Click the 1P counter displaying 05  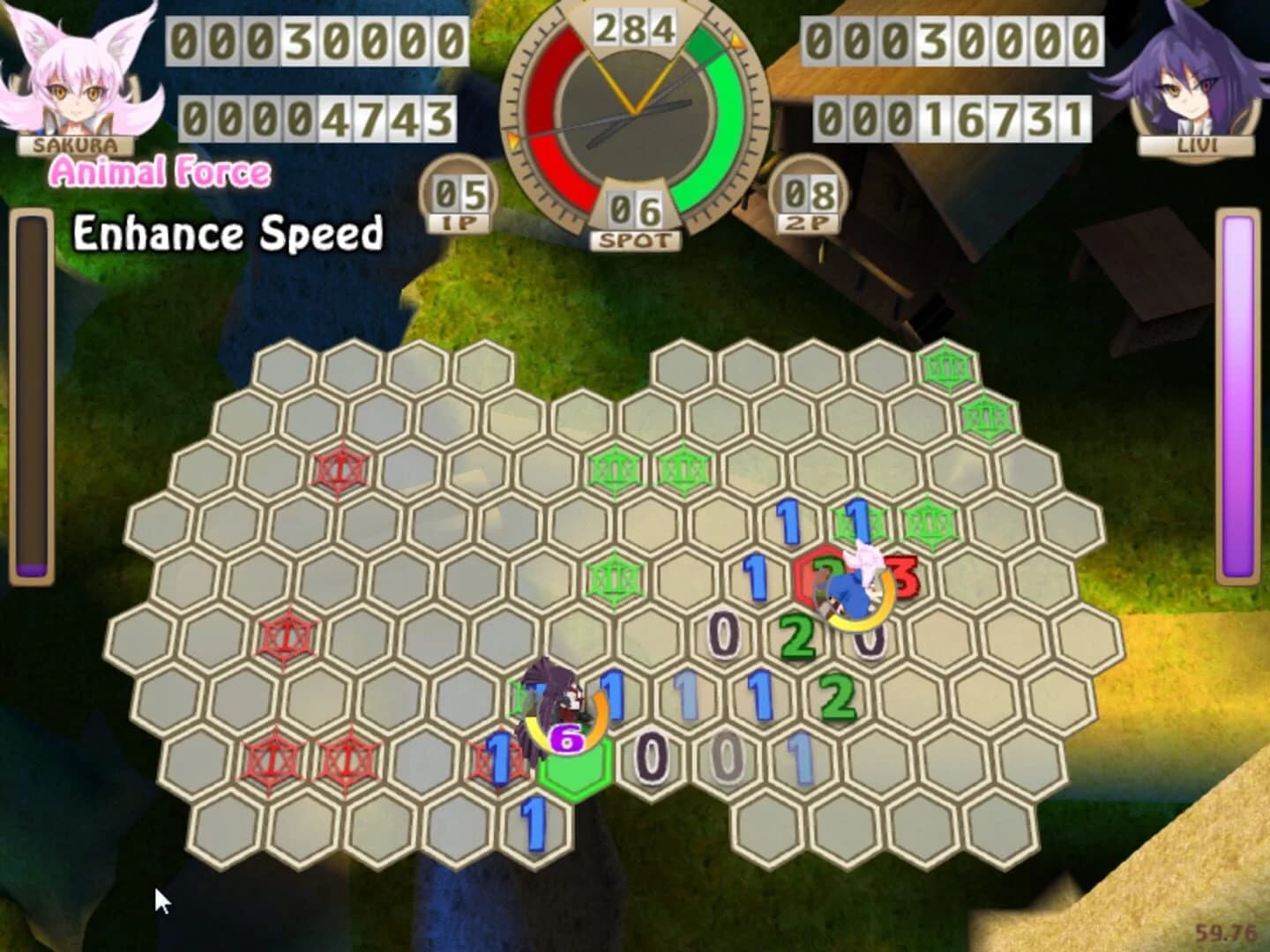coord(460,192)
